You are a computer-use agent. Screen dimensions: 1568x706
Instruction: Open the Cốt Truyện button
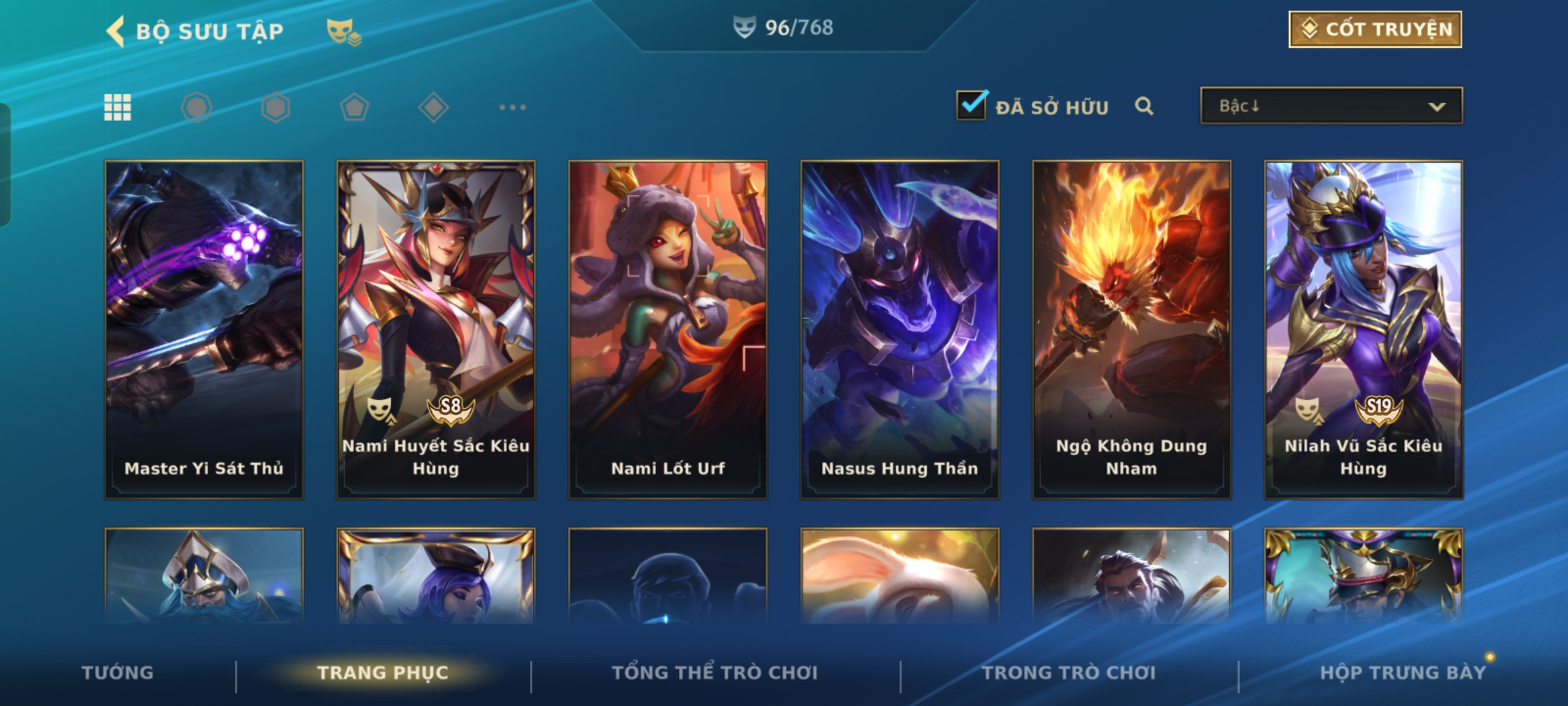coord(1375,29)
